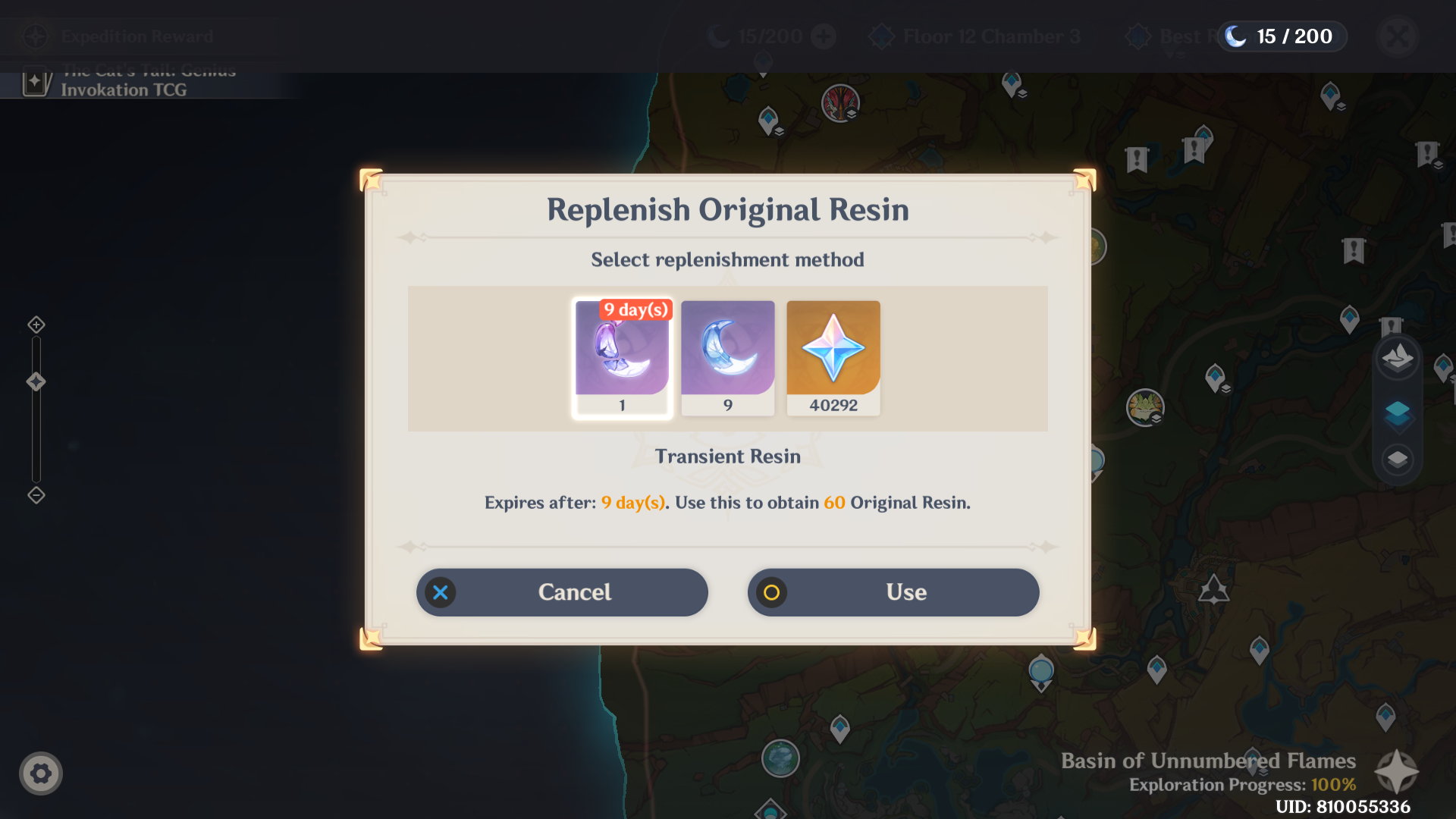Click the Best Record entry in top bar
Screen dimensions: 1456x819
click(x=1183, y=36)
